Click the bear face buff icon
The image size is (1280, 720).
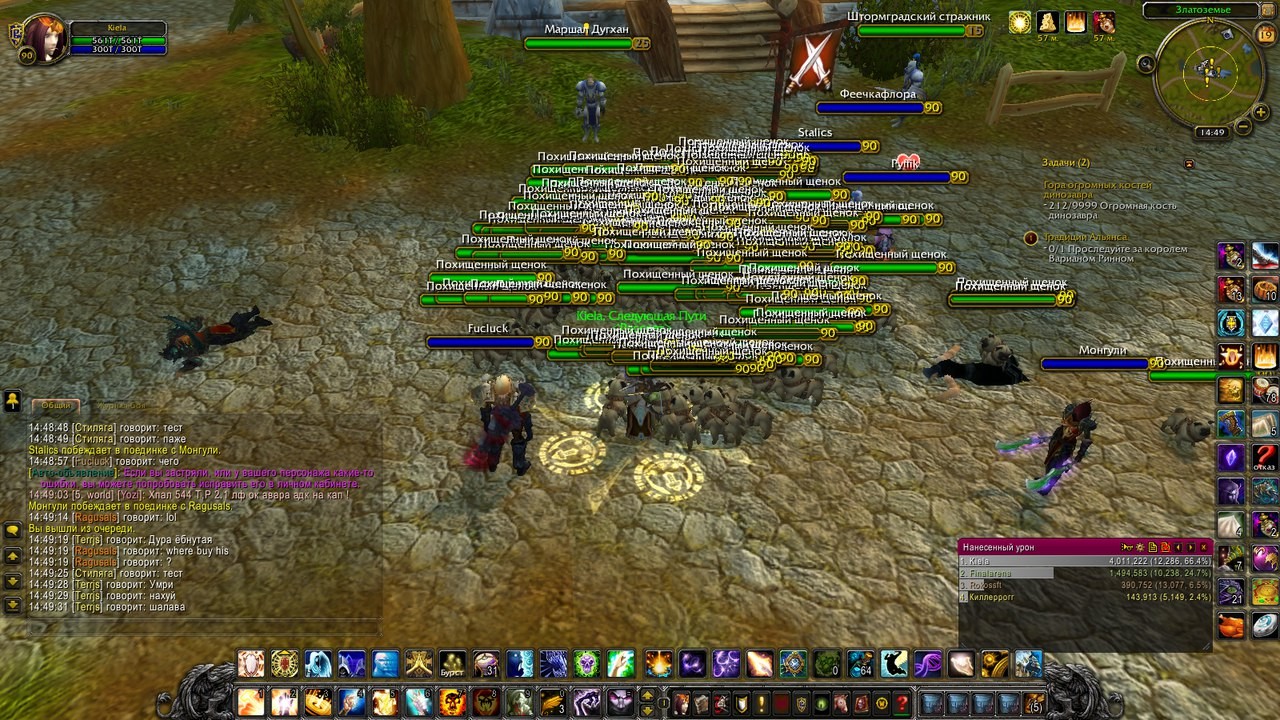click(1104, 22)
